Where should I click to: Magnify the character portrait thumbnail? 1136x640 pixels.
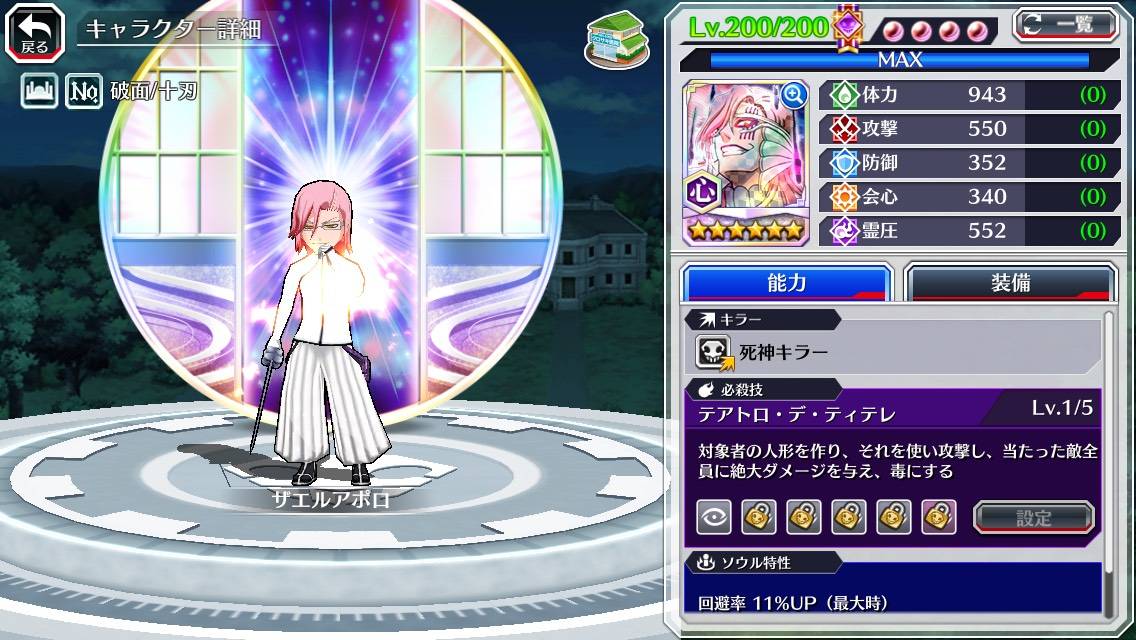pos(793,95)
